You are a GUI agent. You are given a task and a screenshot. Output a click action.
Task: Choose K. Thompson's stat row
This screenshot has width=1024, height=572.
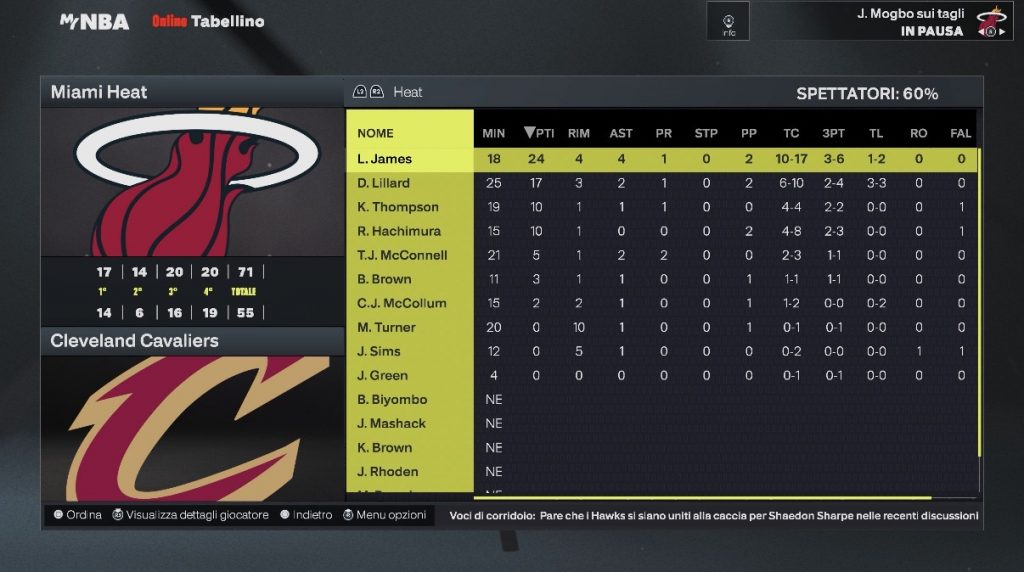398,207
